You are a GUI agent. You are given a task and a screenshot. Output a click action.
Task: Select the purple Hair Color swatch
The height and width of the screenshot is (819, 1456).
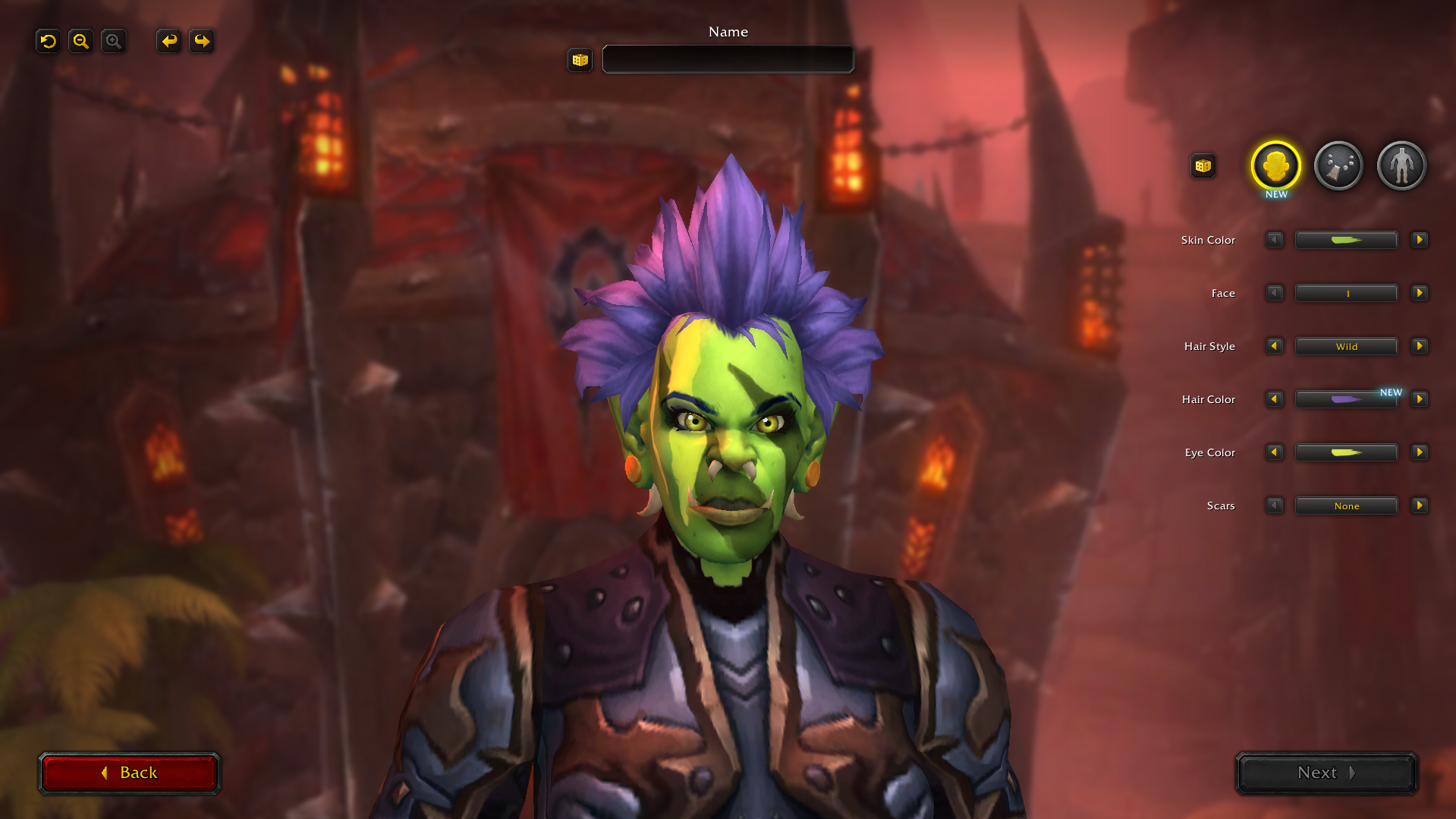click(1346, 399)
